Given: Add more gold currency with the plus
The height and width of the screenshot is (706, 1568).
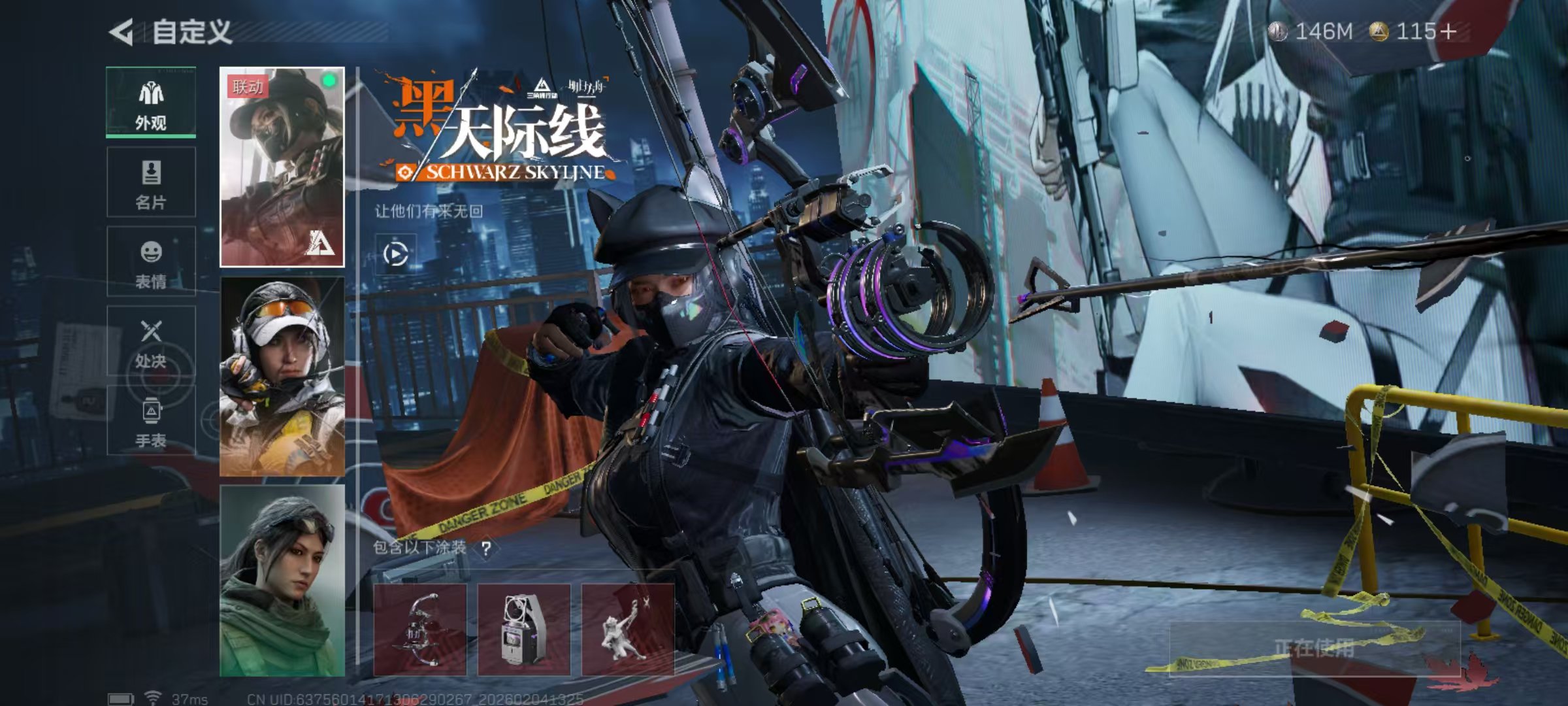Looking at the screenshot, I should click(1448, 31).
